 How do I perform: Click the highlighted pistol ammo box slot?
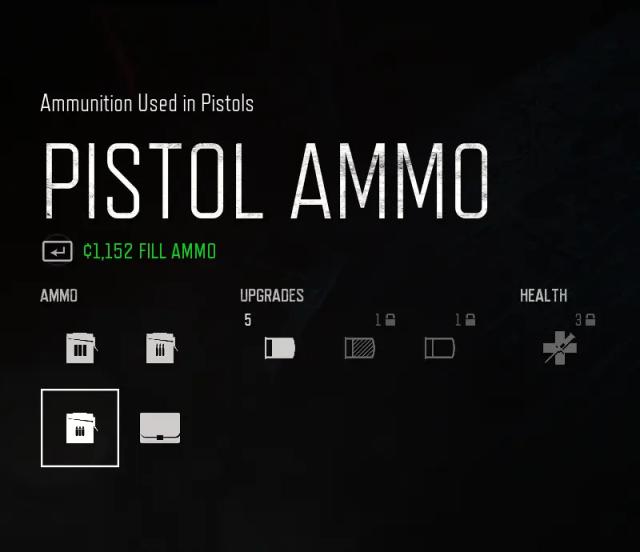(x=80, y=428)
